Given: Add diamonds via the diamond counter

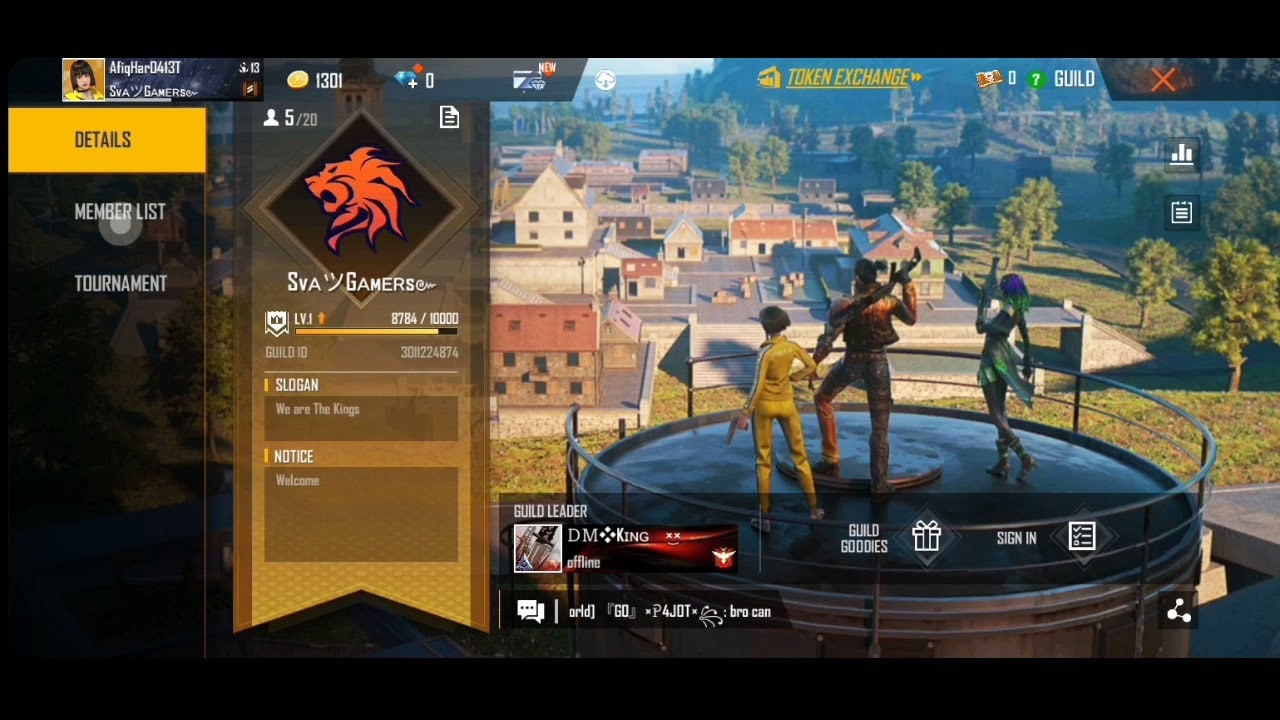Looking at the screenshot, I should (x=413, y=80).
